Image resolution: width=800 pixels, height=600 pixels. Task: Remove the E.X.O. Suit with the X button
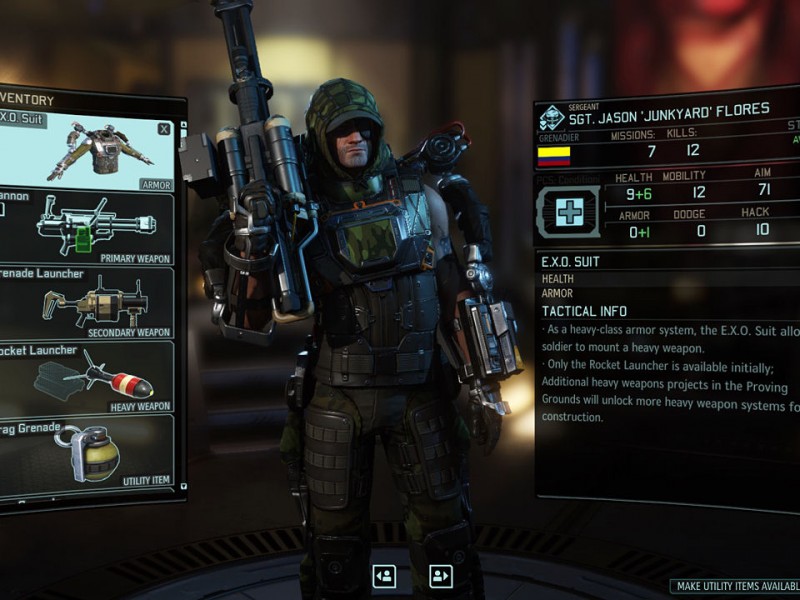pos(164,128)
